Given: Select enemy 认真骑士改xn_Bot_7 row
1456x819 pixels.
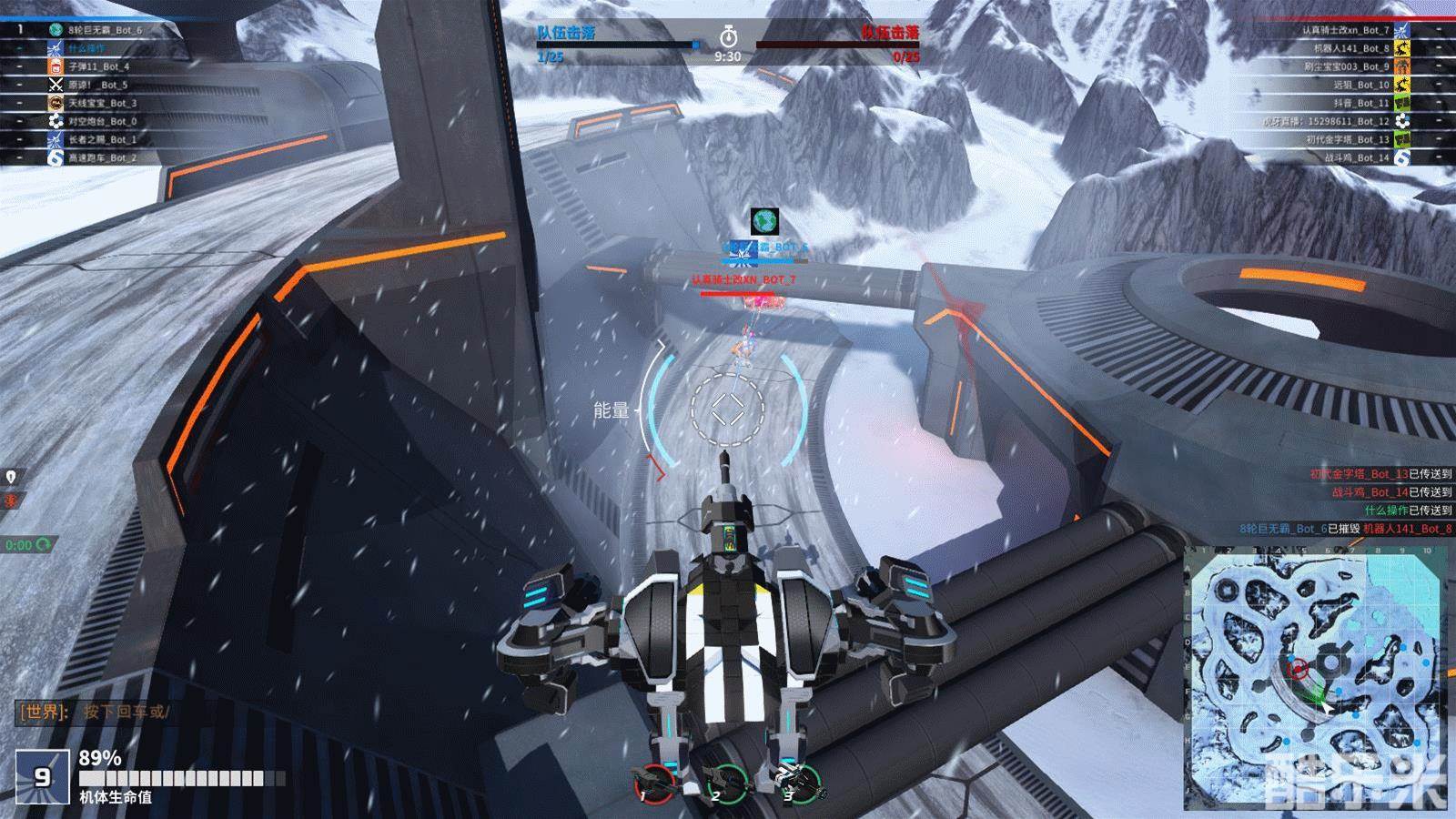Looking at the screenshot, I should pyautogui.click(x=1345, y=30).
